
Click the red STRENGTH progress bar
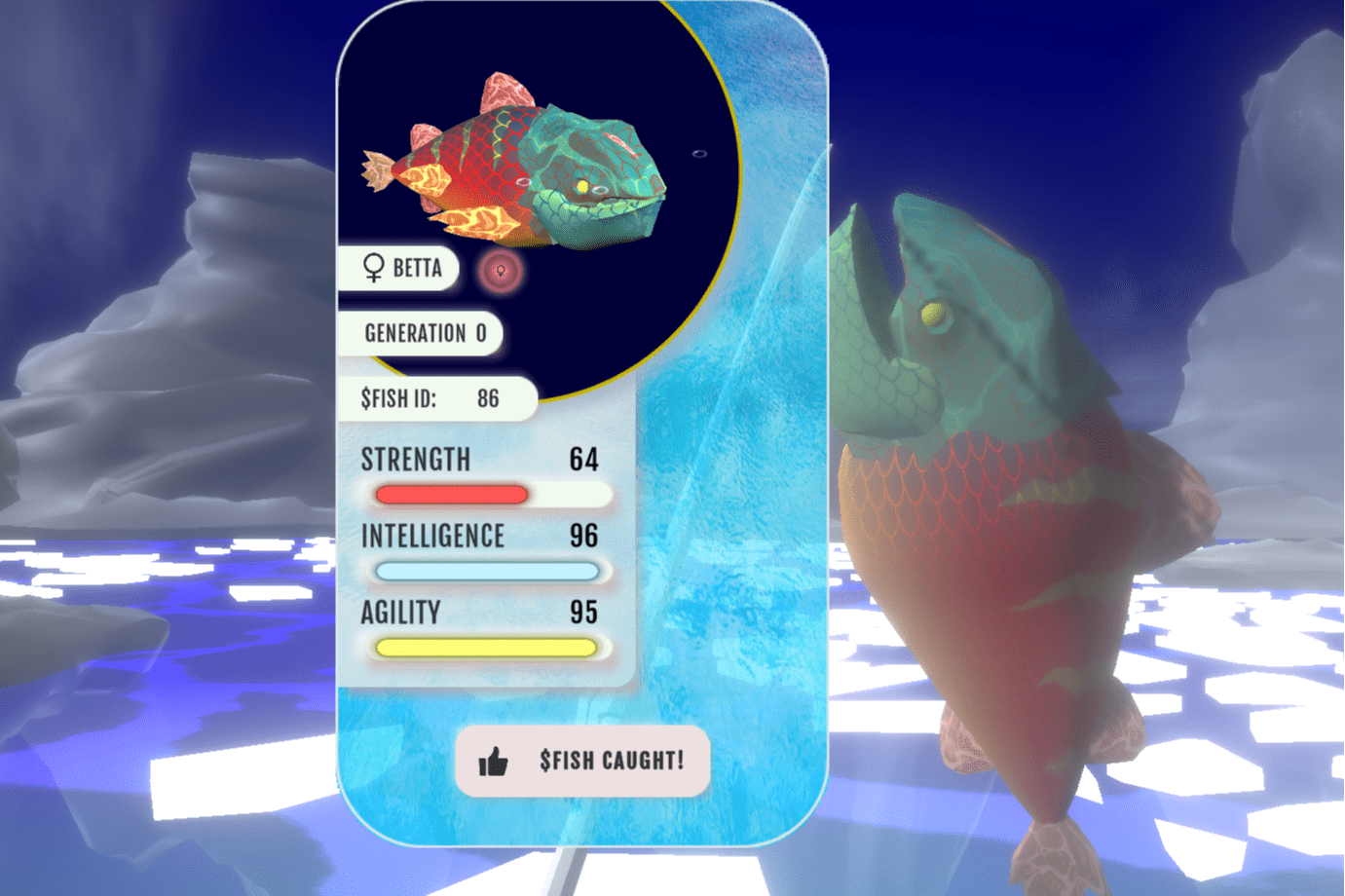[451, 495]
